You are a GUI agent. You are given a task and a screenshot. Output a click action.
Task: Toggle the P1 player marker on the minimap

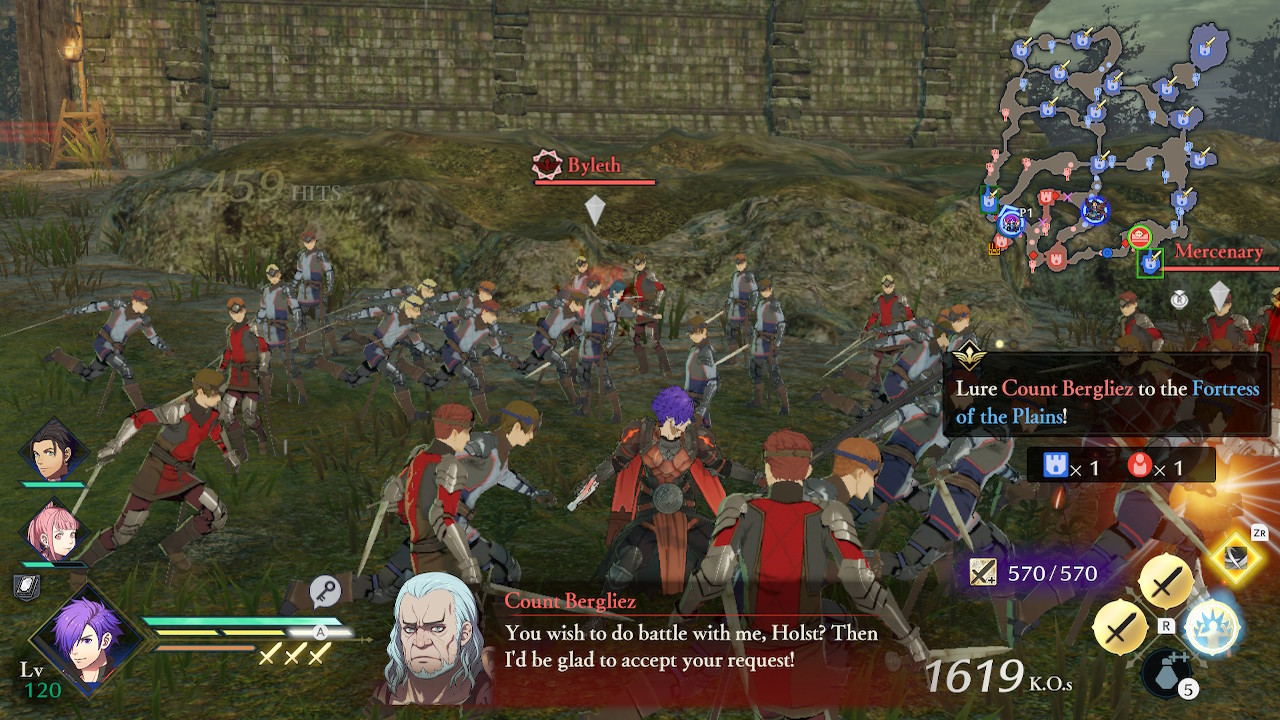(x=1010, y=221)
